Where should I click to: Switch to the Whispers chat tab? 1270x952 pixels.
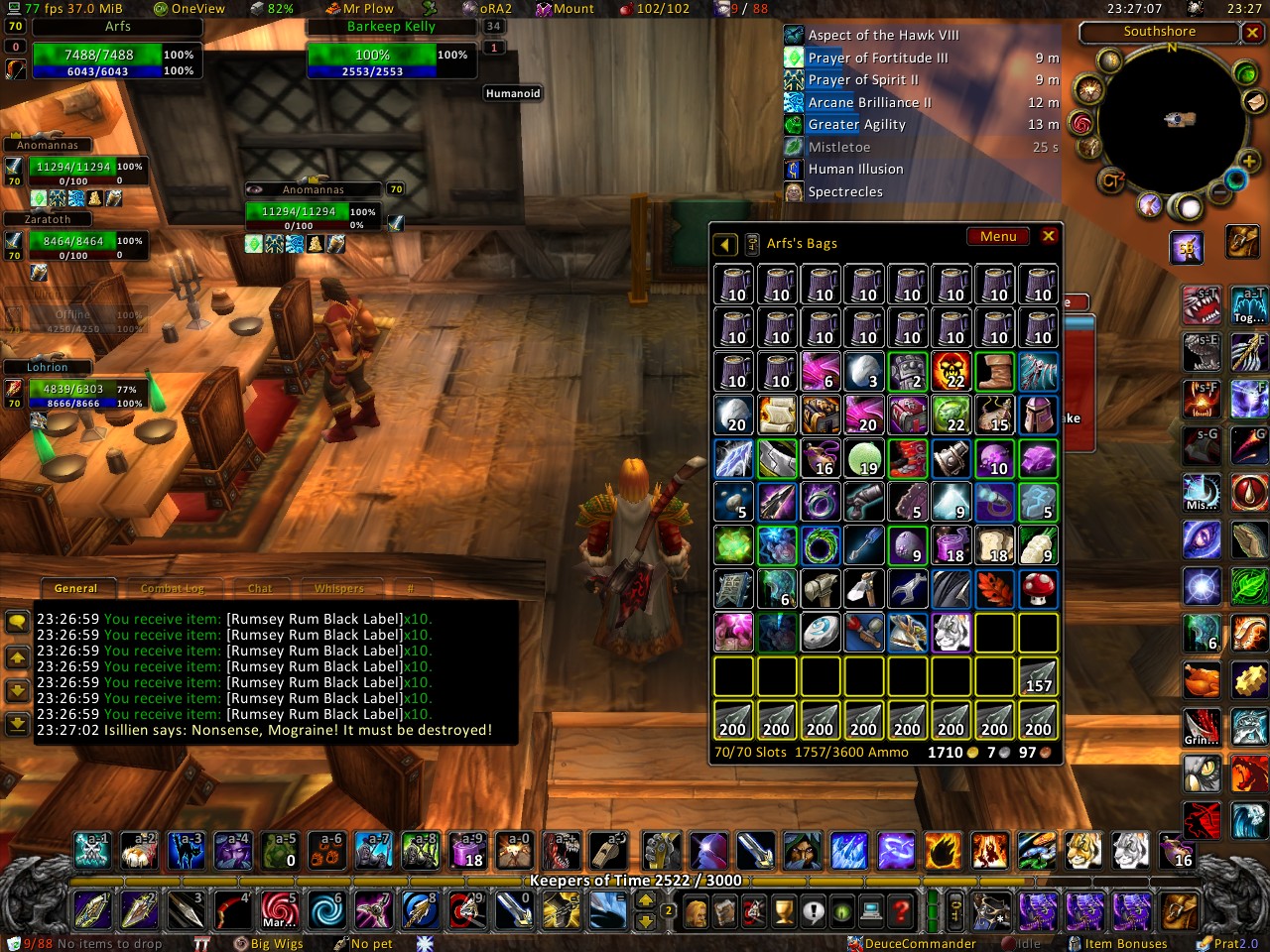(x=339, y=588)
